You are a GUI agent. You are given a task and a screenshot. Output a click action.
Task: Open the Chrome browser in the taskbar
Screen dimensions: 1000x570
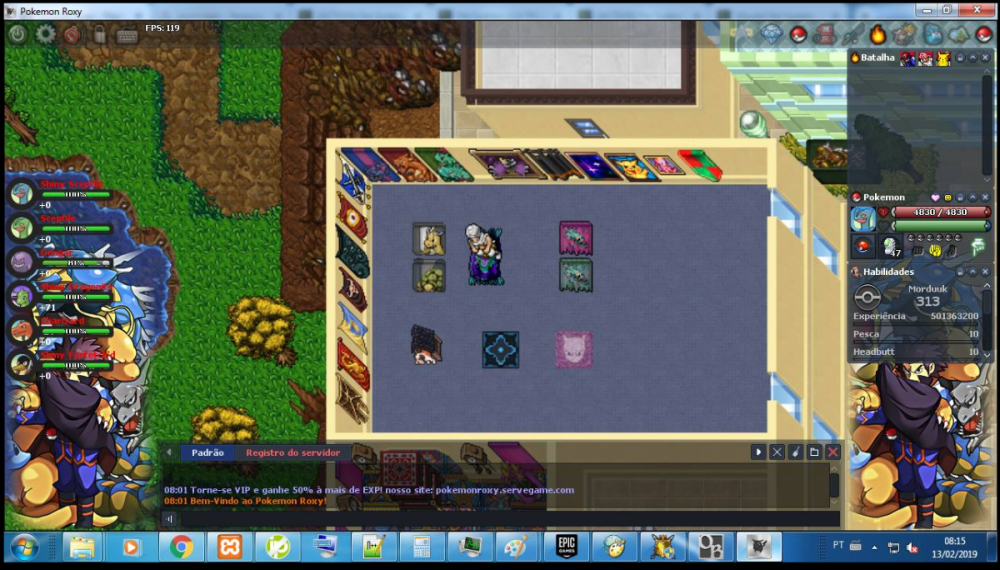point(181,547)
